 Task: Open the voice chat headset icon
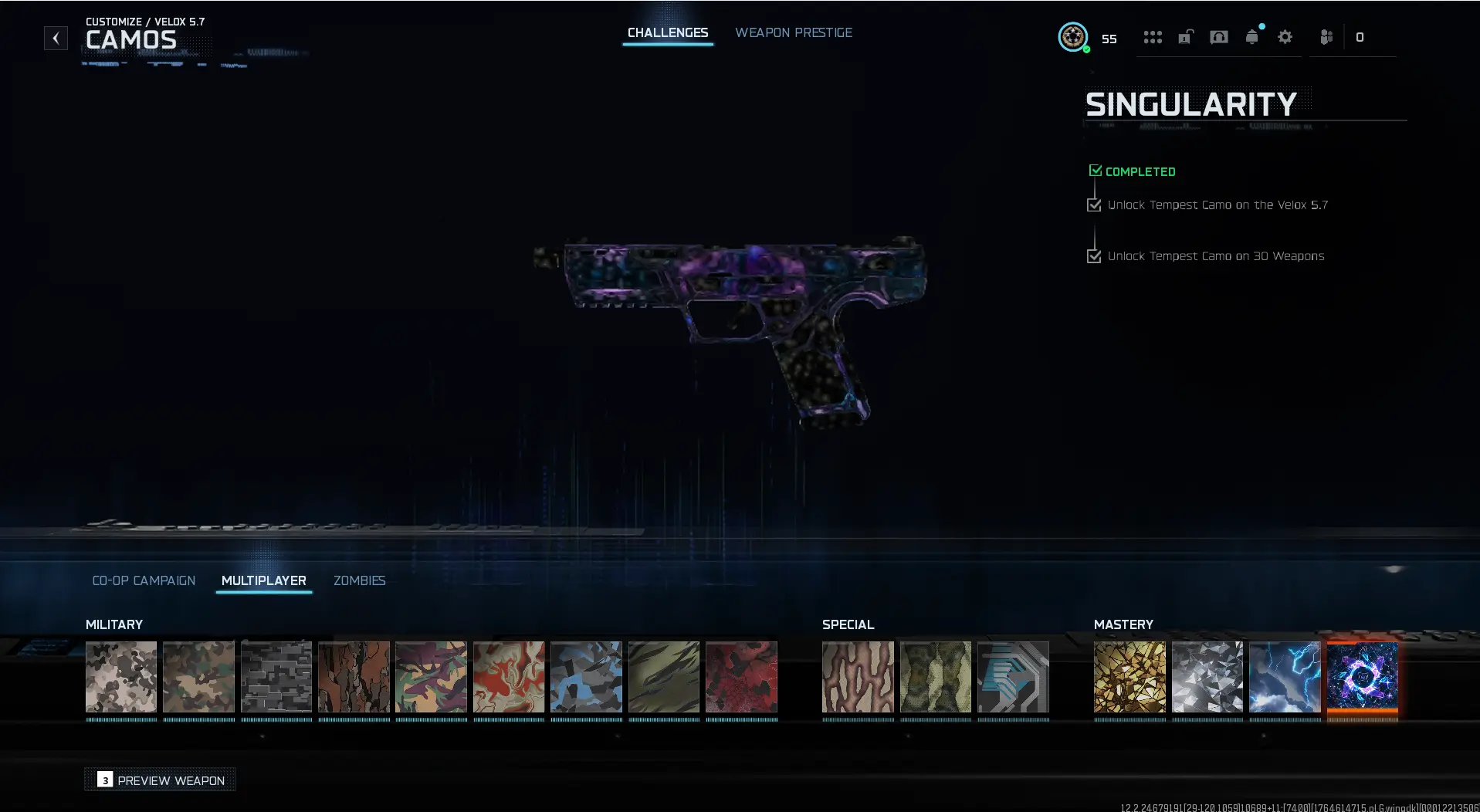(x=1218, y=37)
